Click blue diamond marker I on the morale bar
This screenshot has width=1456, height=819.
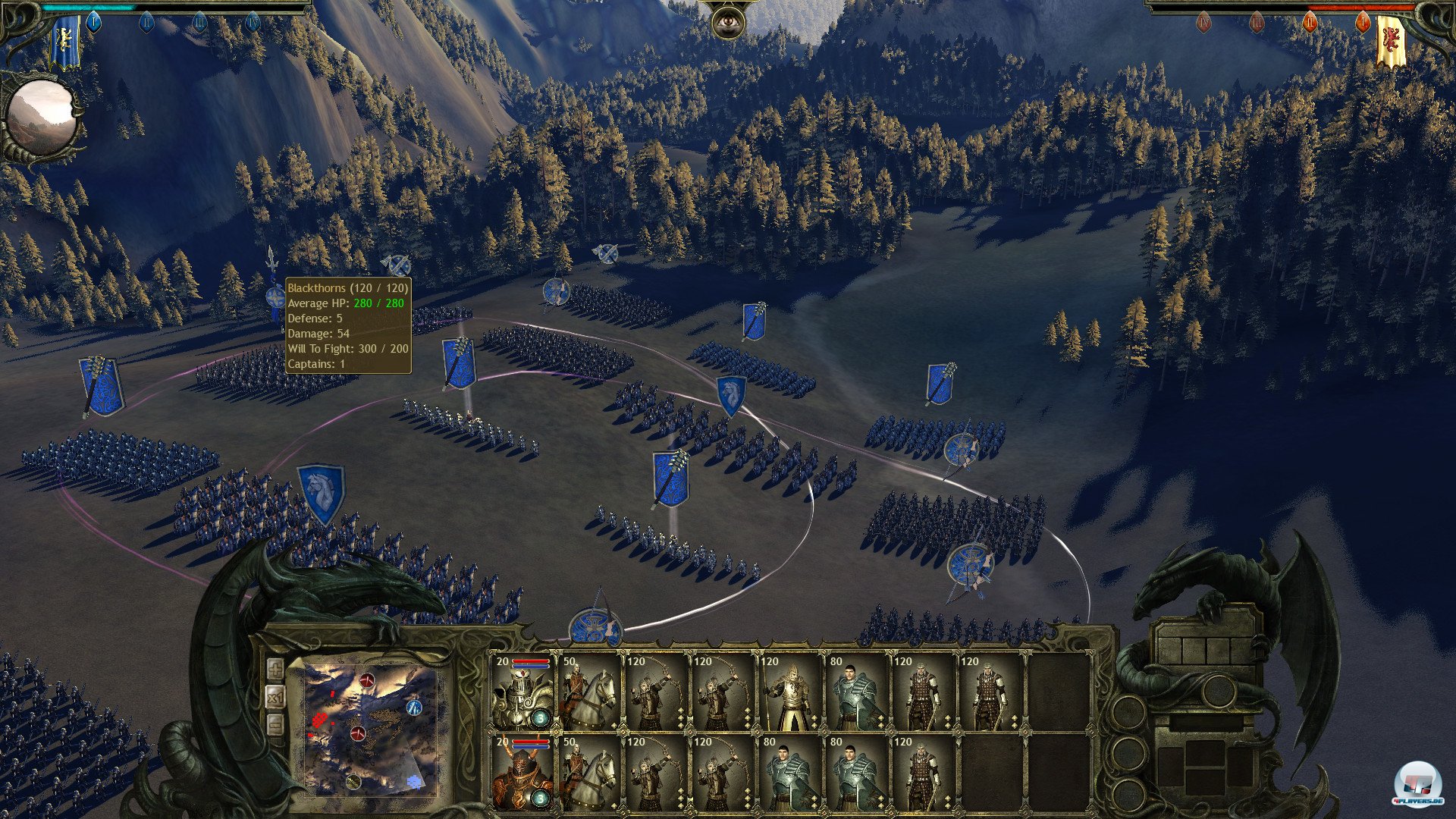[x=94, y=22]
